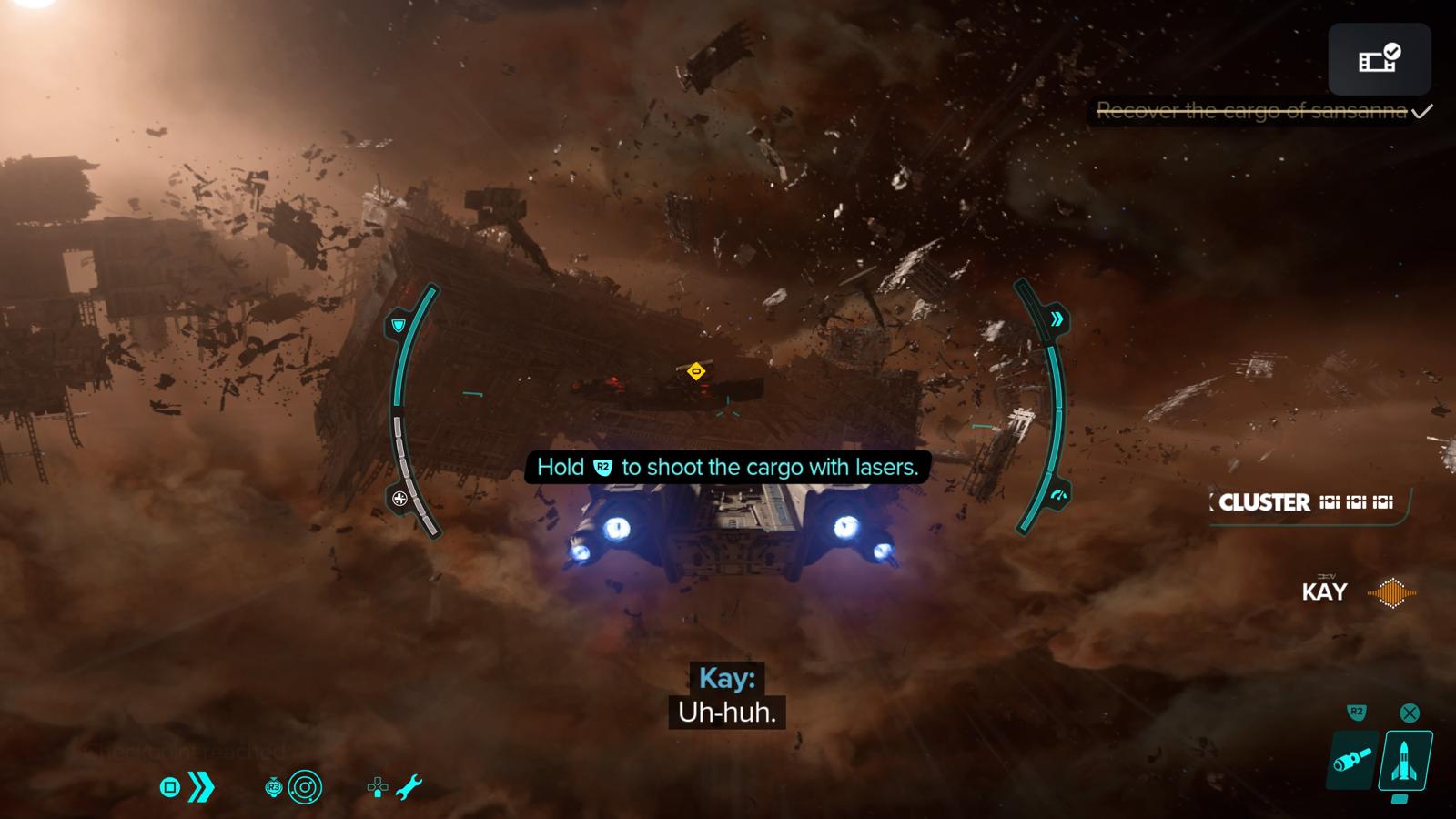The width and height of the screenshot is (1456, 819).
Task: Activate the double-chevron boost icon at bottom left
Action: [x=201, y=787]
